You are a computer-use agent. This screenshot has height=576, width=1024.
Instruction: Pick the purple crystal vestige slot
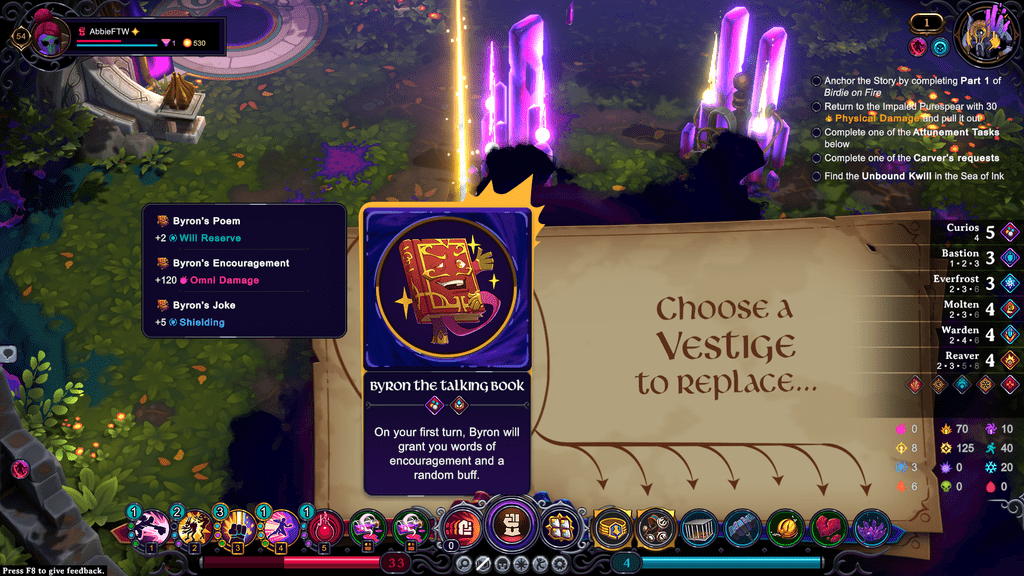click(x=872, y=527)
